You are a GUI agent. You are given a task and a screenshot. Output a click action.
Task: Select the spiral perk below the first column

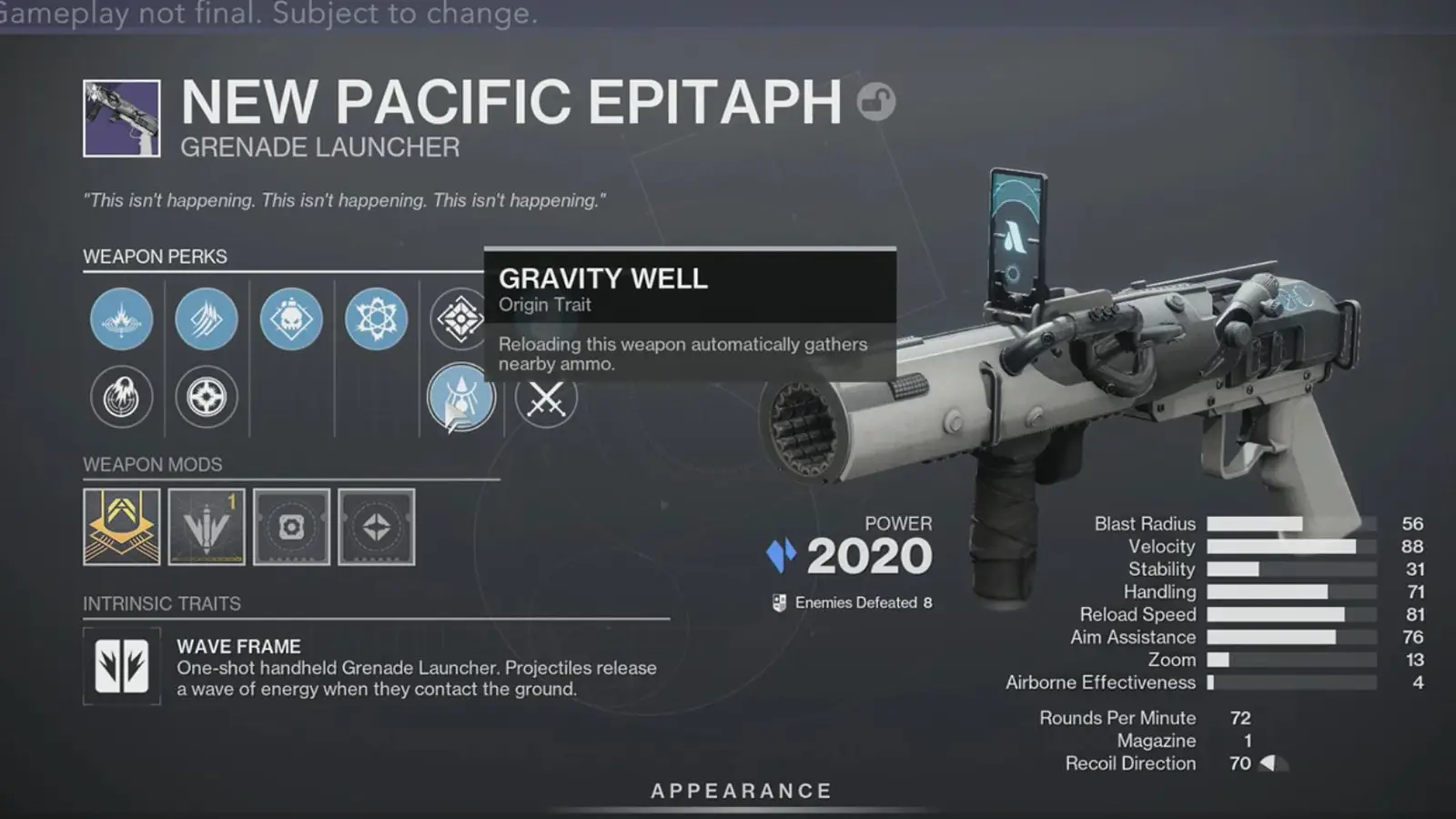pyautogui.click(x=121, y=397)
